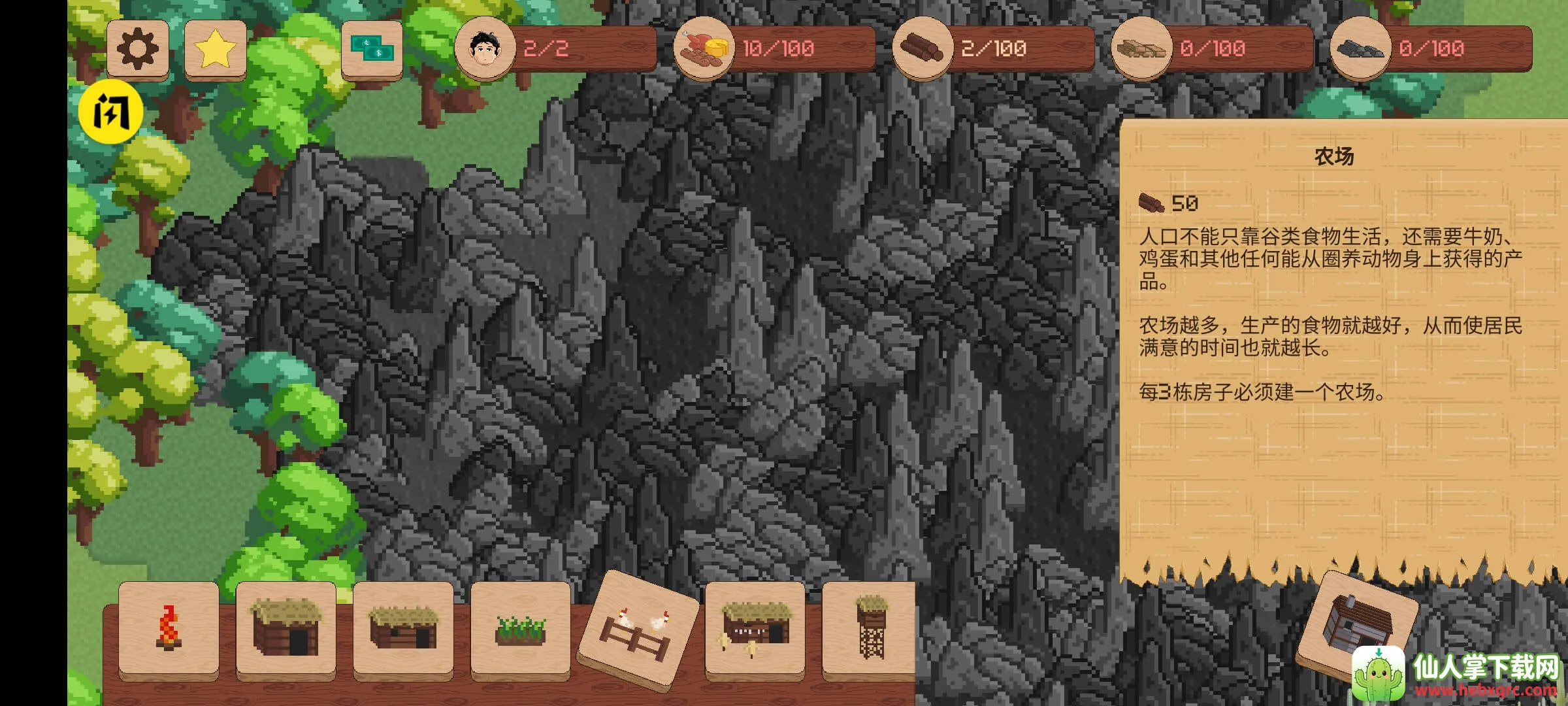1568x706 pixels.
Task: Tap the villager population portrait
Action: point(485,48)
